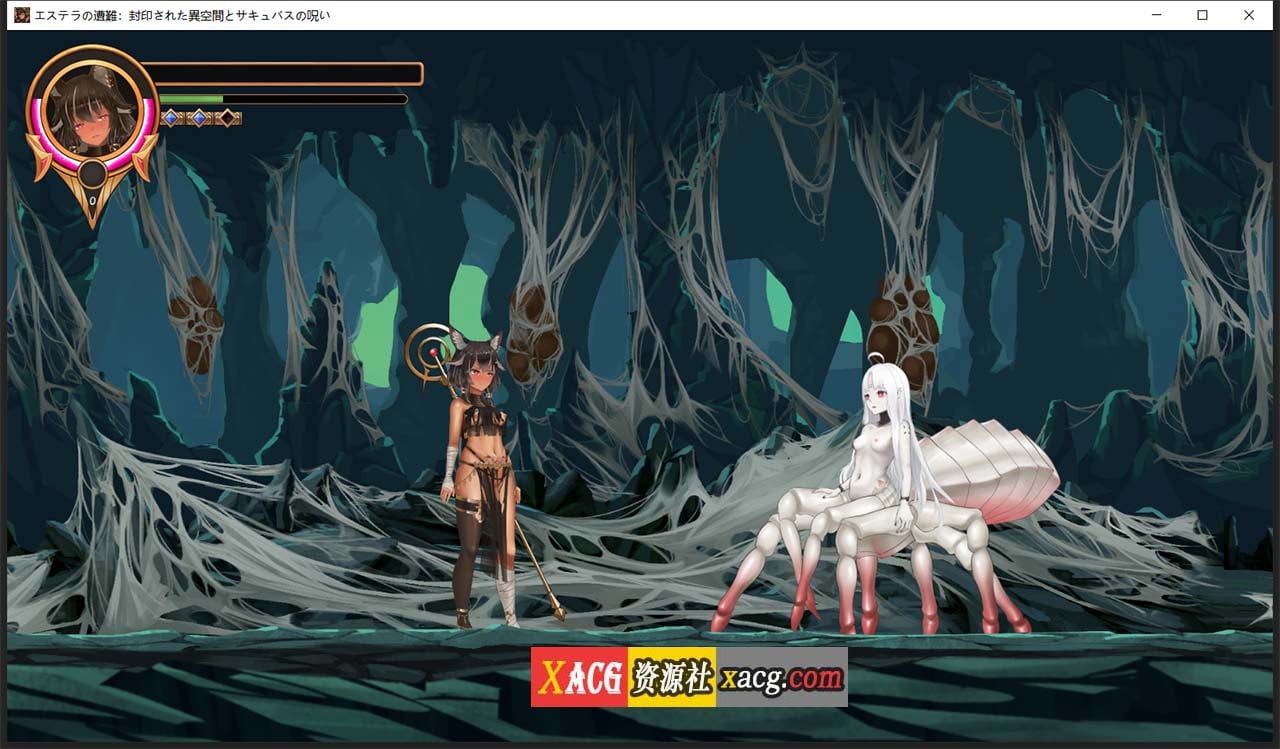This screenshot has height=749, width=1280.
Task: Expand the health bar display
Action: 285,72
